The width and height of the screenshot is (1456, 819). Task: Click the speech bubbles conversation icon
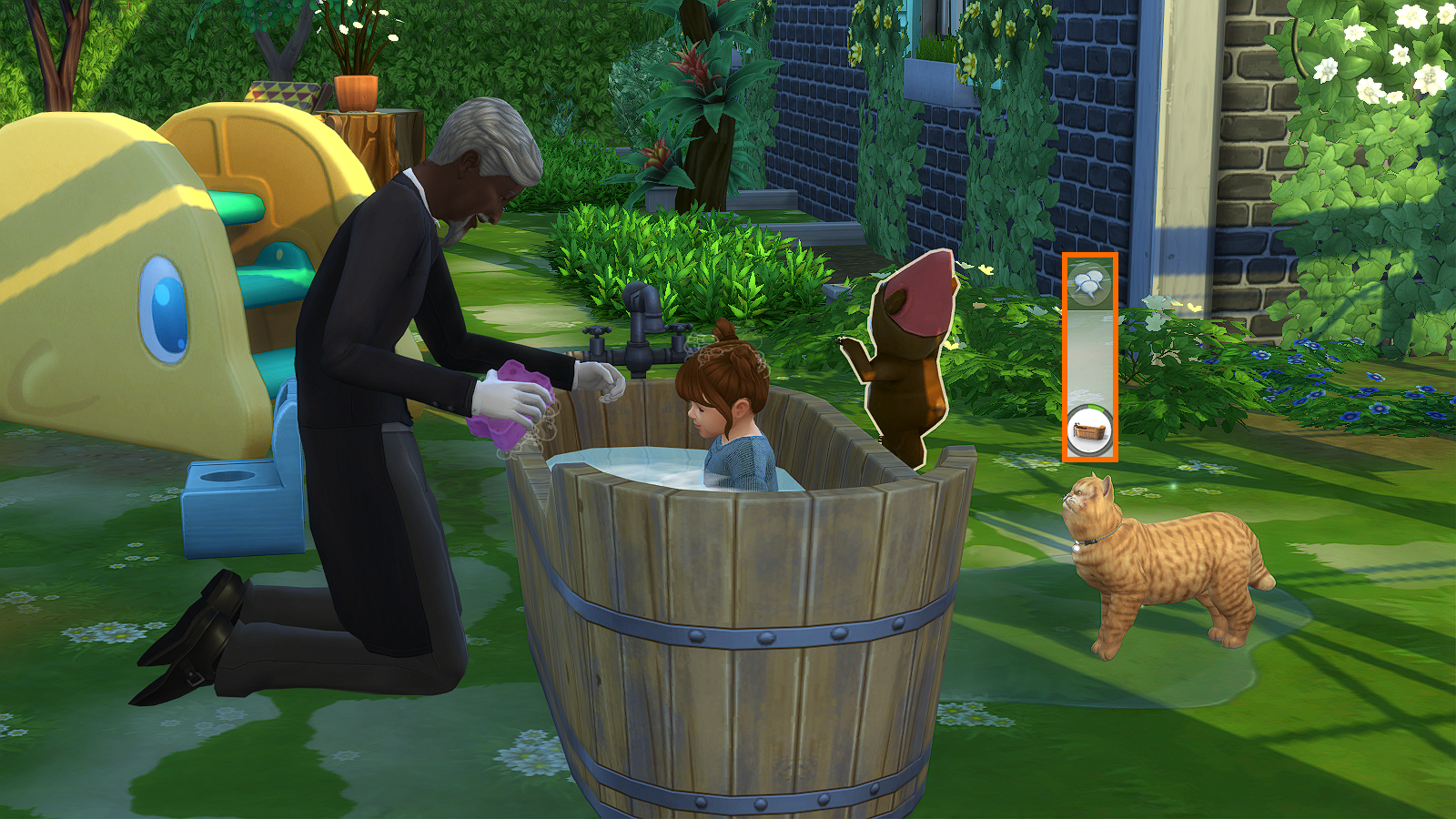(1089, 285)
